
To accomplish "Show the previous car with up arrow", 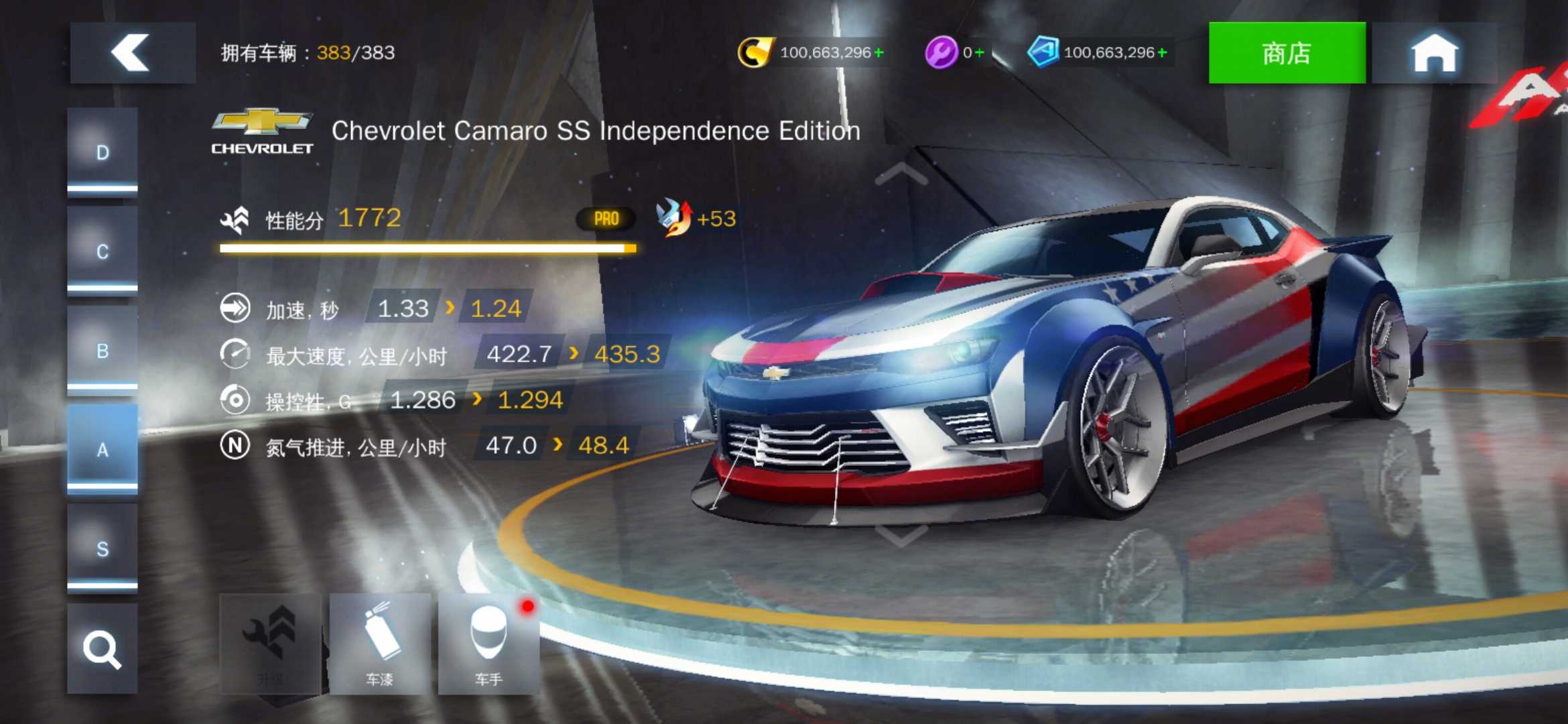I will click(901, 174).
